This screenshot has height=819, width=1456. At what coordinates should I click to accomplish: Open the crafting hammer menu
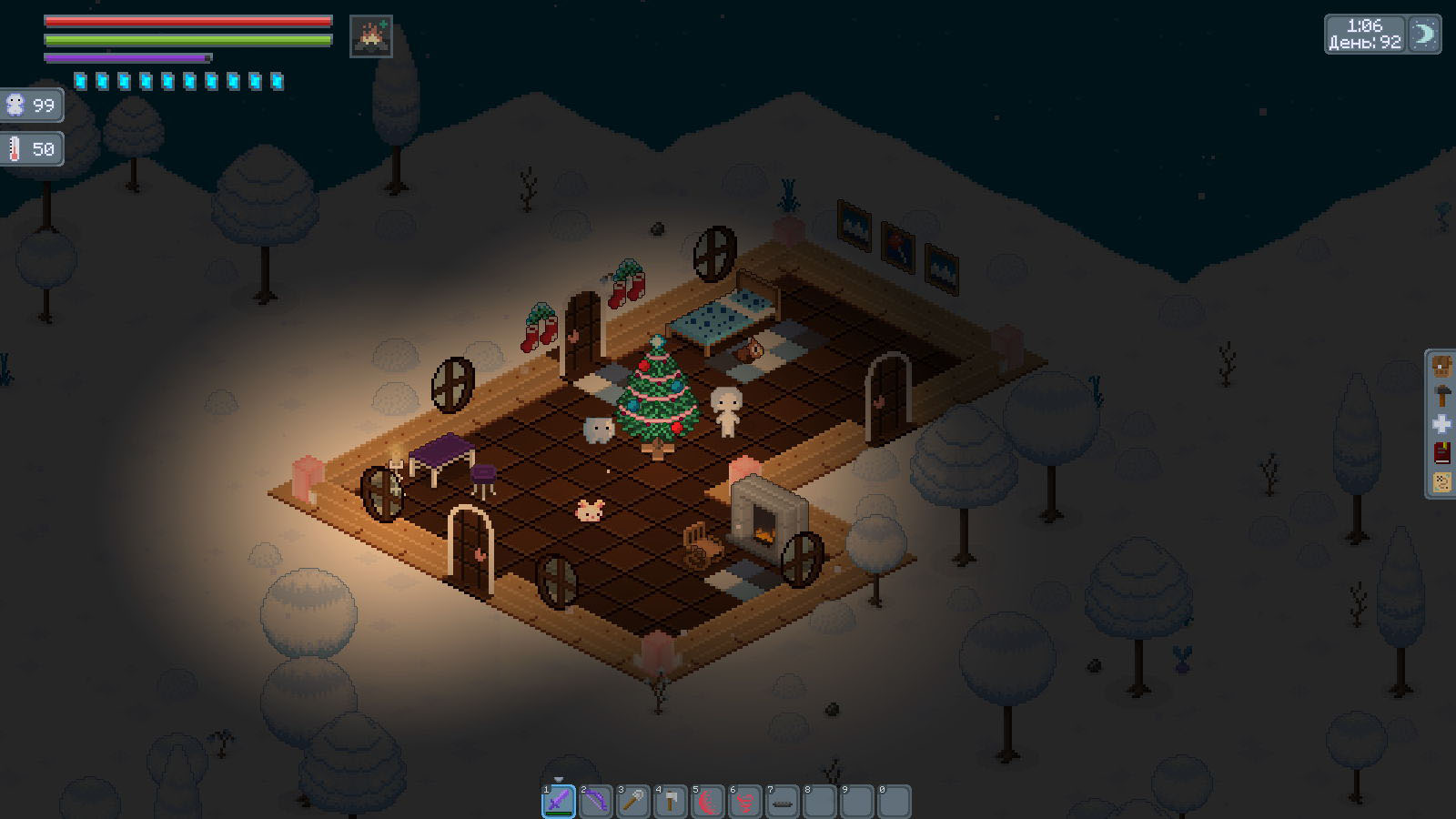point(1442,396)
